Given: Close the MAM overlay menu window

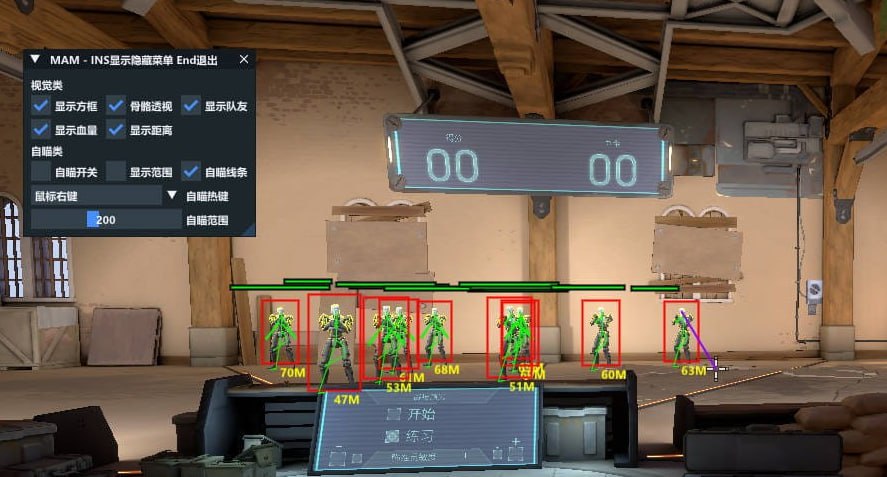Looking at the screenshot, I should click(243, 60).
